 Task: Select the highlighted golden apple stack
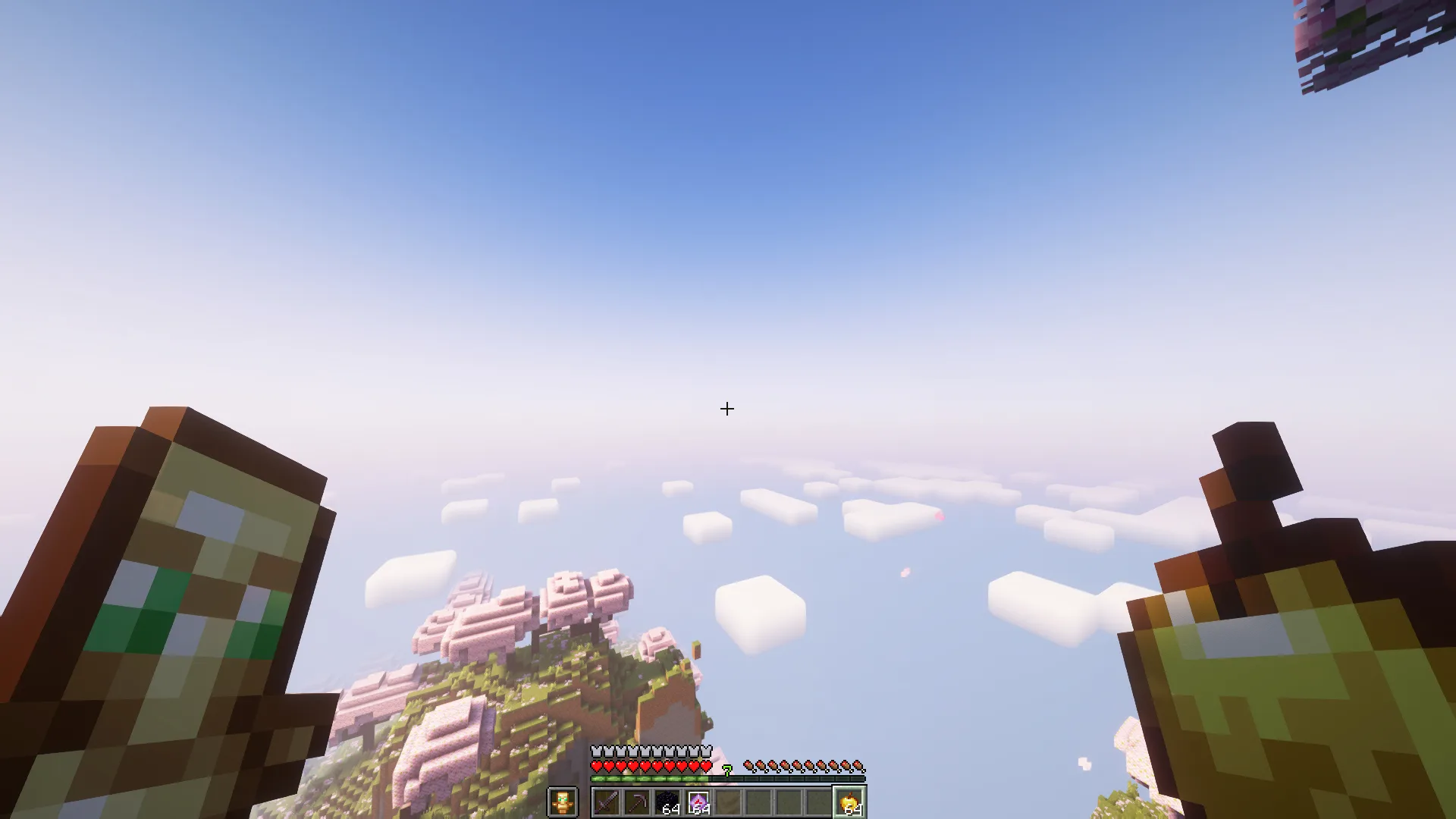(849, 800)
